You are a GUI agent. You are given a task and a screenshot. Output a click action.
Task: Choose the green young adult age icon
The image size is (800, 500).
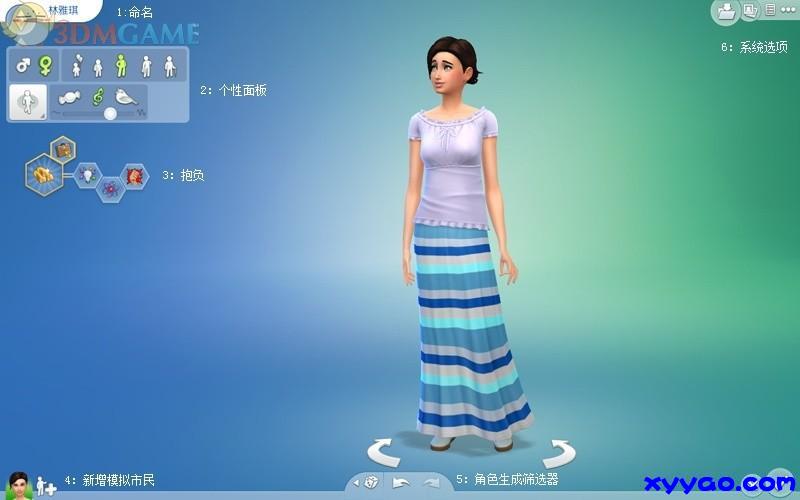pyautogui.click(x=121, y=66)
